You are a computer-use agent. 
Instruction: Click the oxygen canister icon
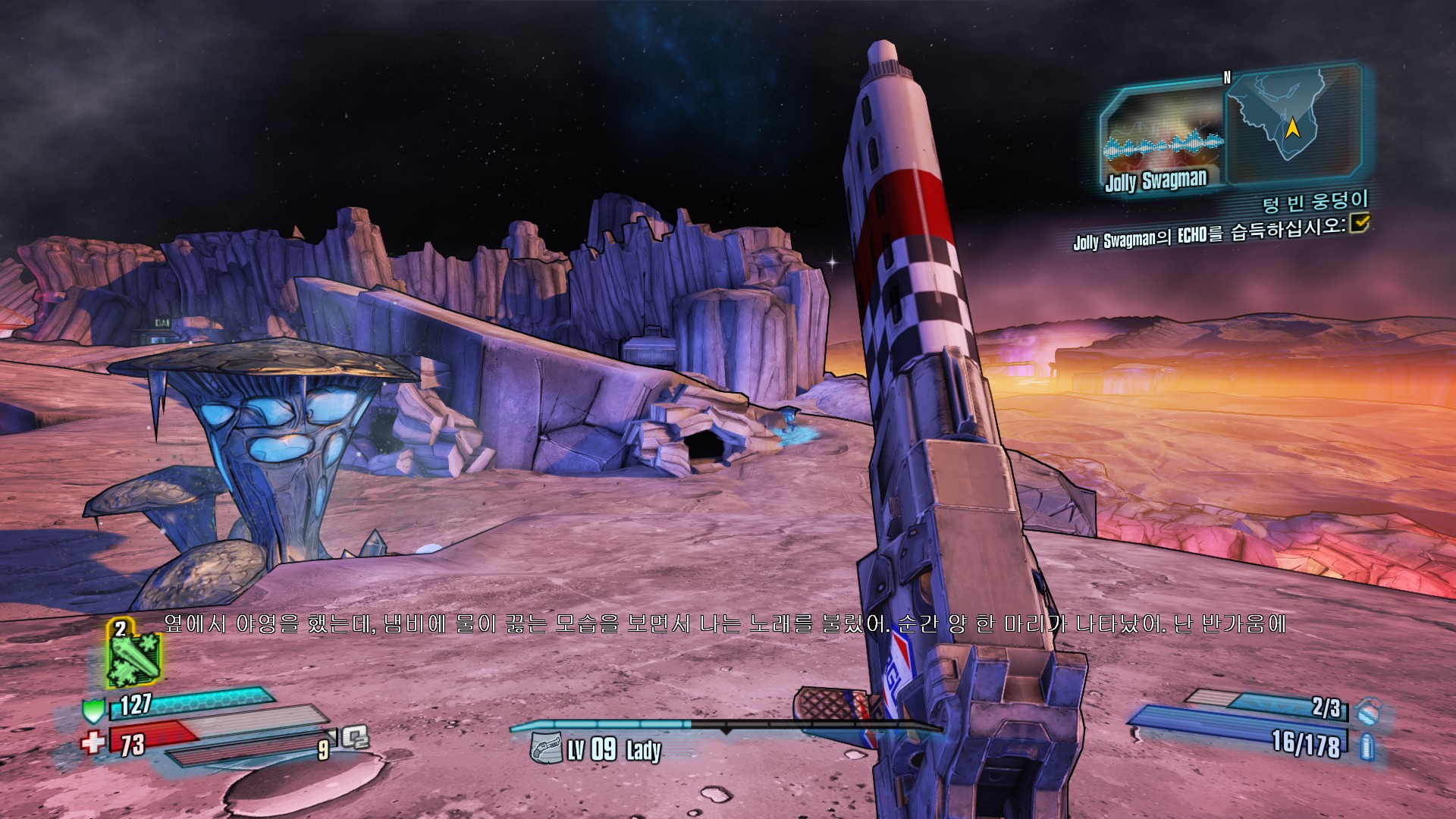coord(355,736)
